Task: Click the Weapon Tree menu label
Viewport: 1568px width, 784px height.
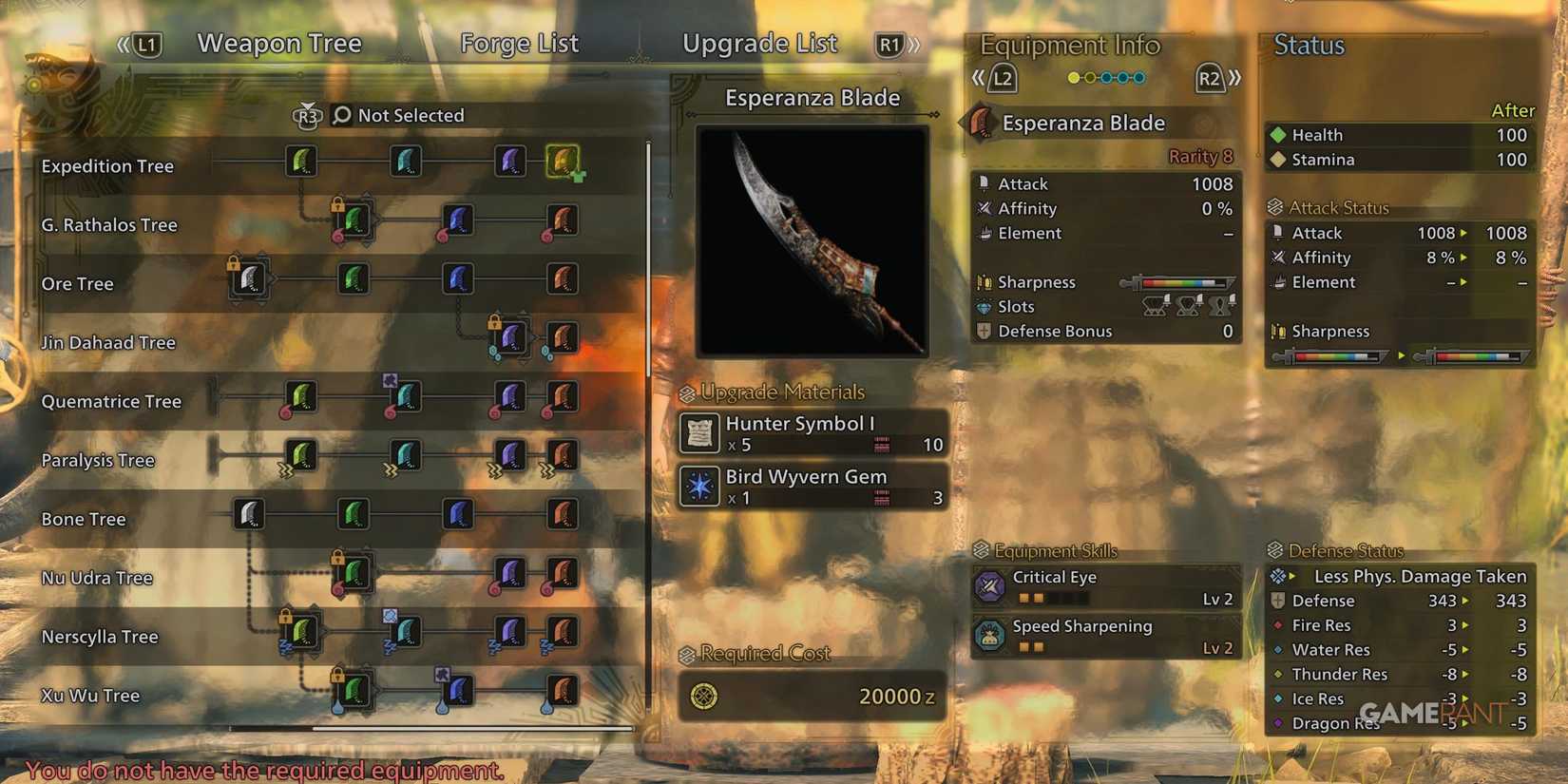Action: click(x=279, y=43)
